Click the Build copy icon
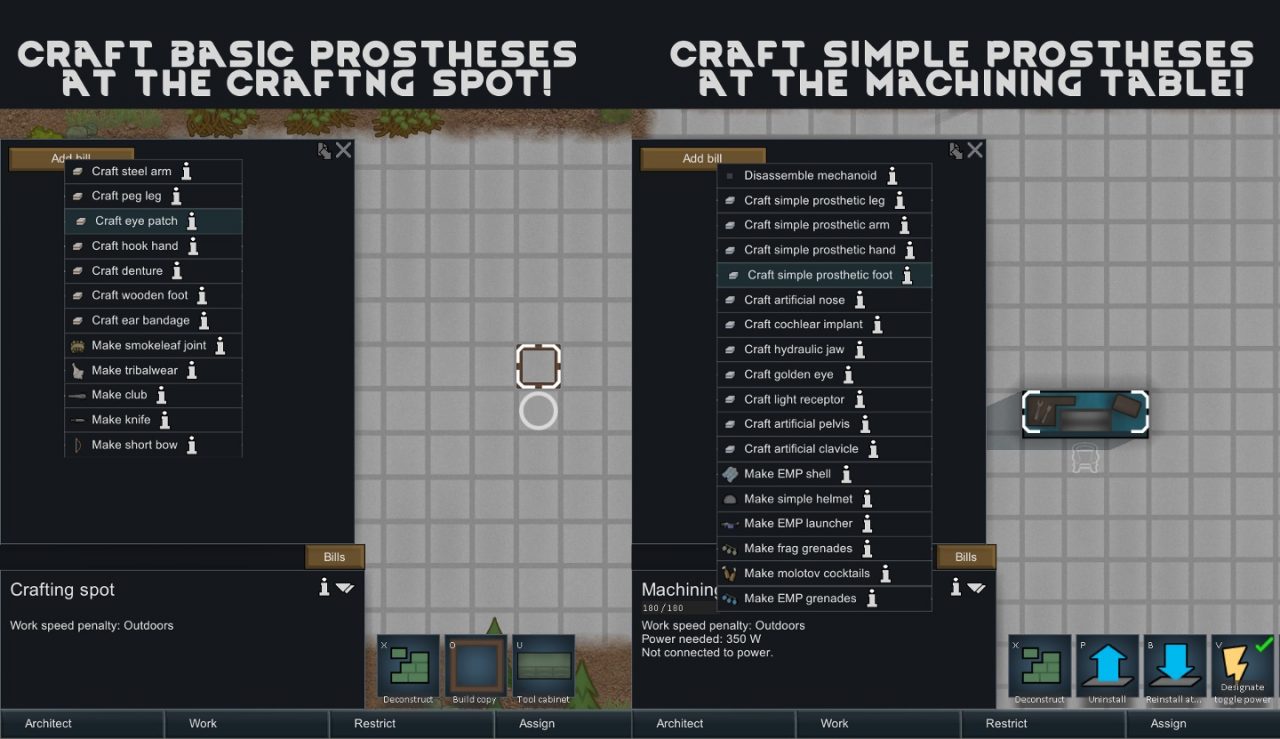 (475, 667)
